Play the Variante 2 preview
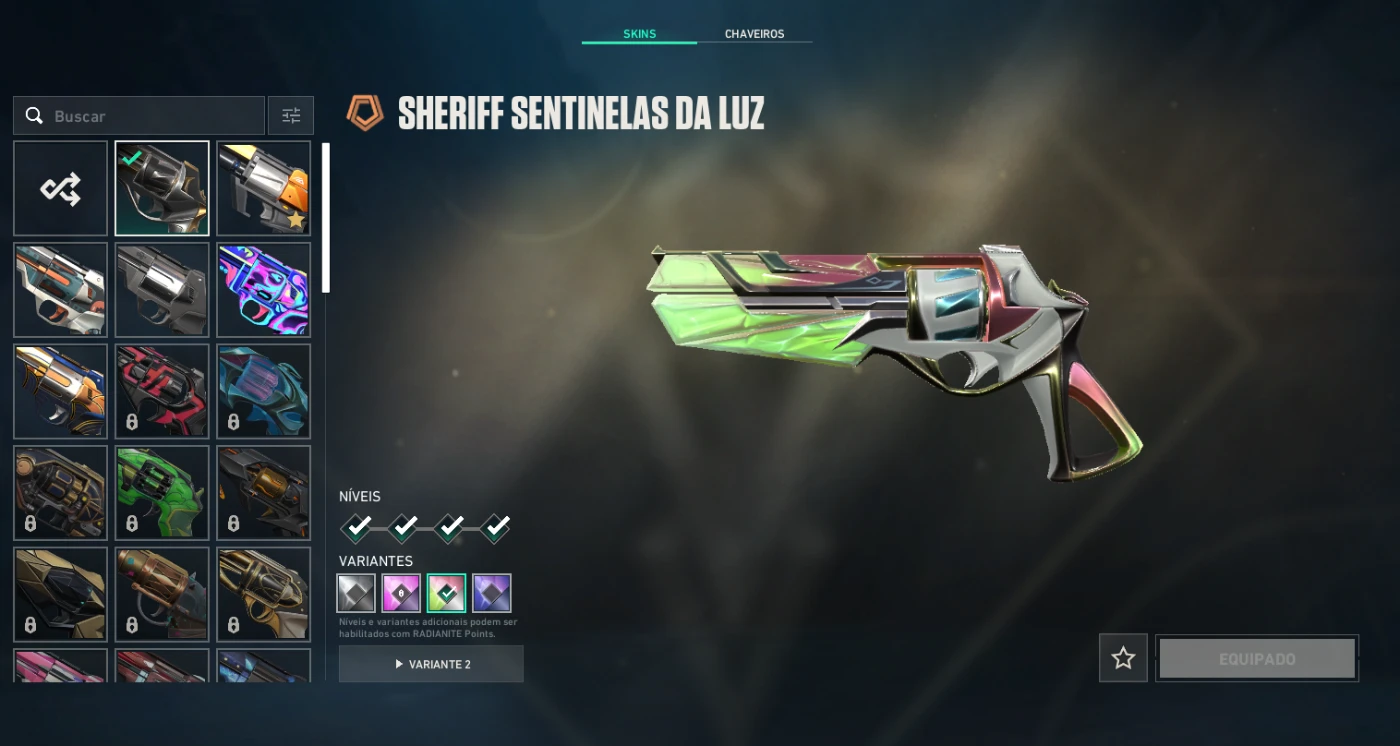 pos(431,664)
